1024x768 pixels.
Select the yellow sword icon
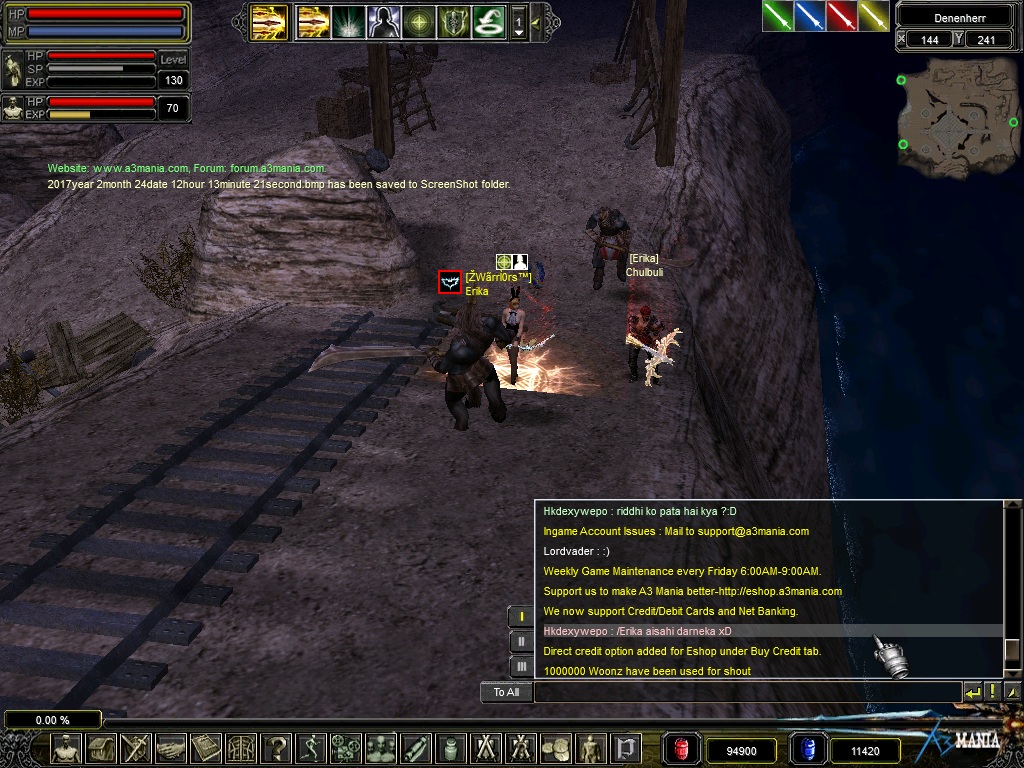(874, 16)
